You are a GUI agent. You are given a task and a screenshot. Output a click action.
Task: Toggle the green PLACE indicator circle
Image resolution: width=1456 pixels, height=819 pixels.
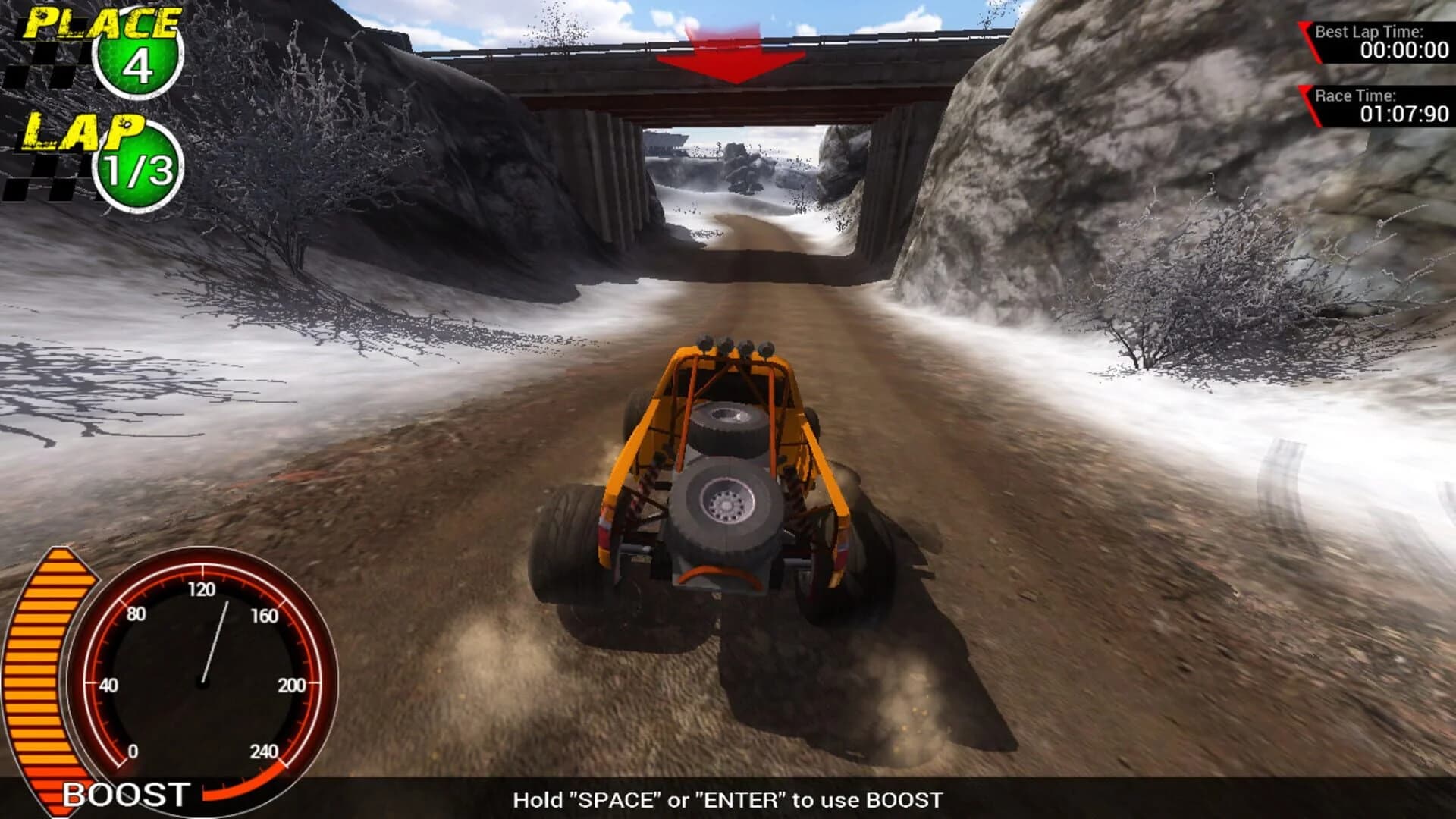[136, 68]
